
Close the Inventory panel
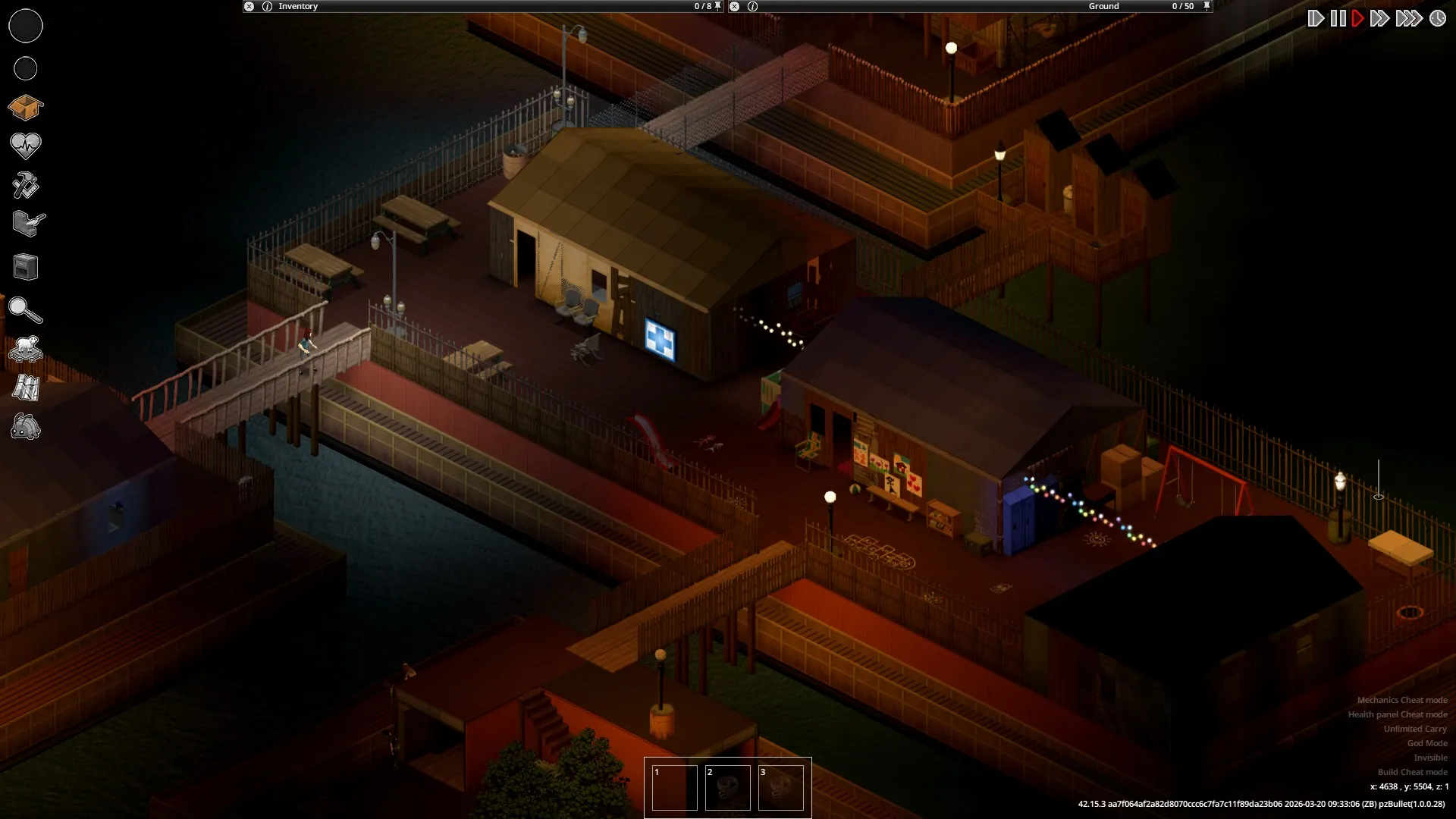pyautogui.click(x=249, y=6)
